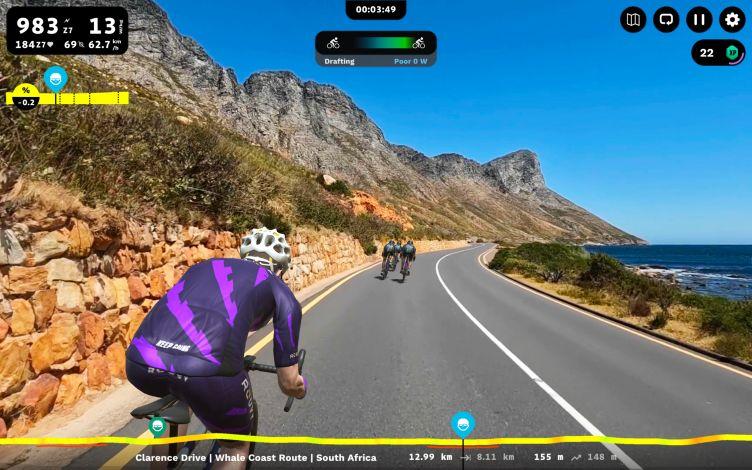Click the yellow gradient percent bar
752x470 pixels.
pyautogui.click(x=67, y=97)
